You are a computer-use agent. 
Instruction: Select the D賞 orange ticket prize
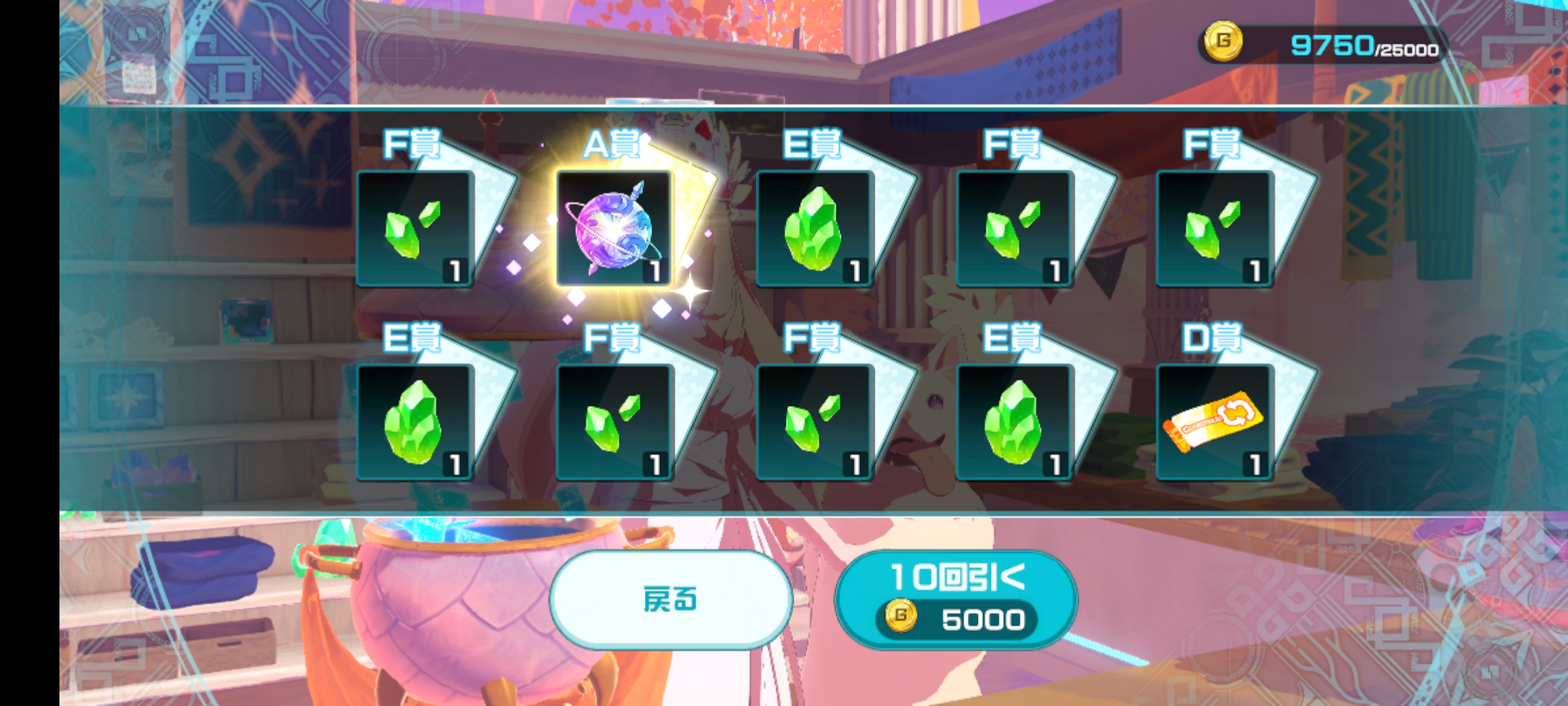coord(1213,423)
